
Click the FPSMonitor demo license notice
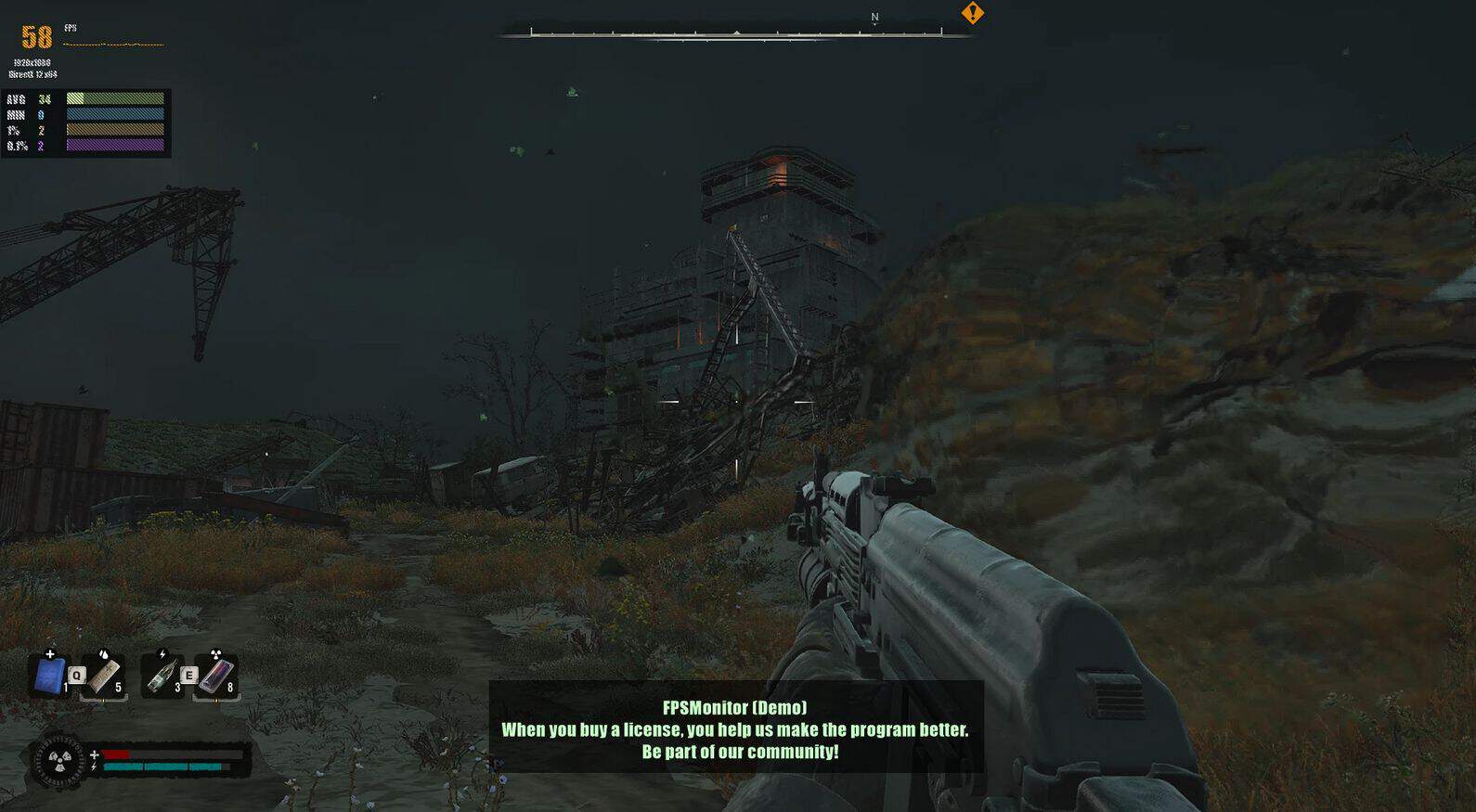click(735, 729)
